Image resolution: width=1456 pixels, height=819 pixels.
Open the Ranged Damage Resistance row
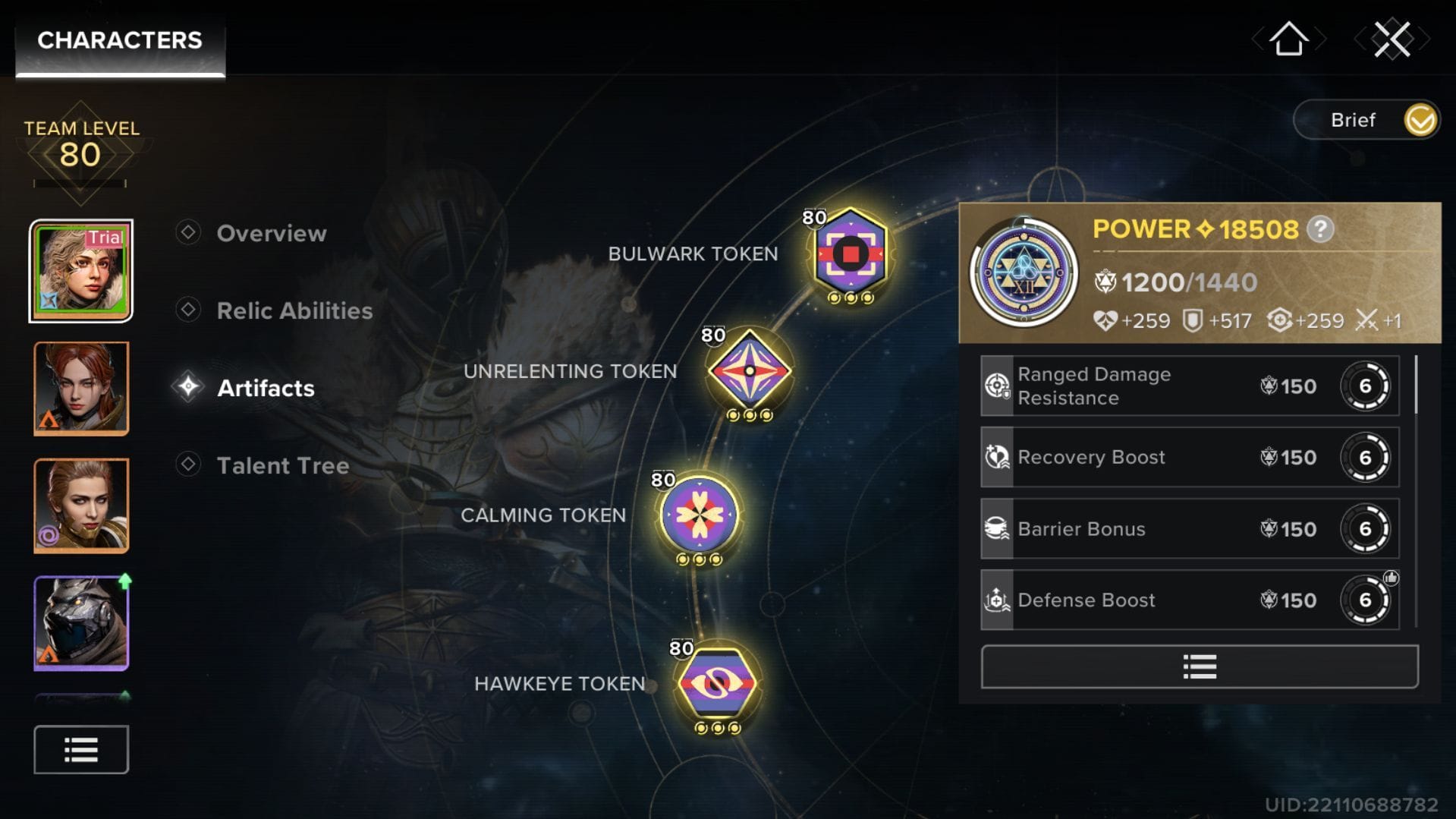click(x=1189, y=386)
